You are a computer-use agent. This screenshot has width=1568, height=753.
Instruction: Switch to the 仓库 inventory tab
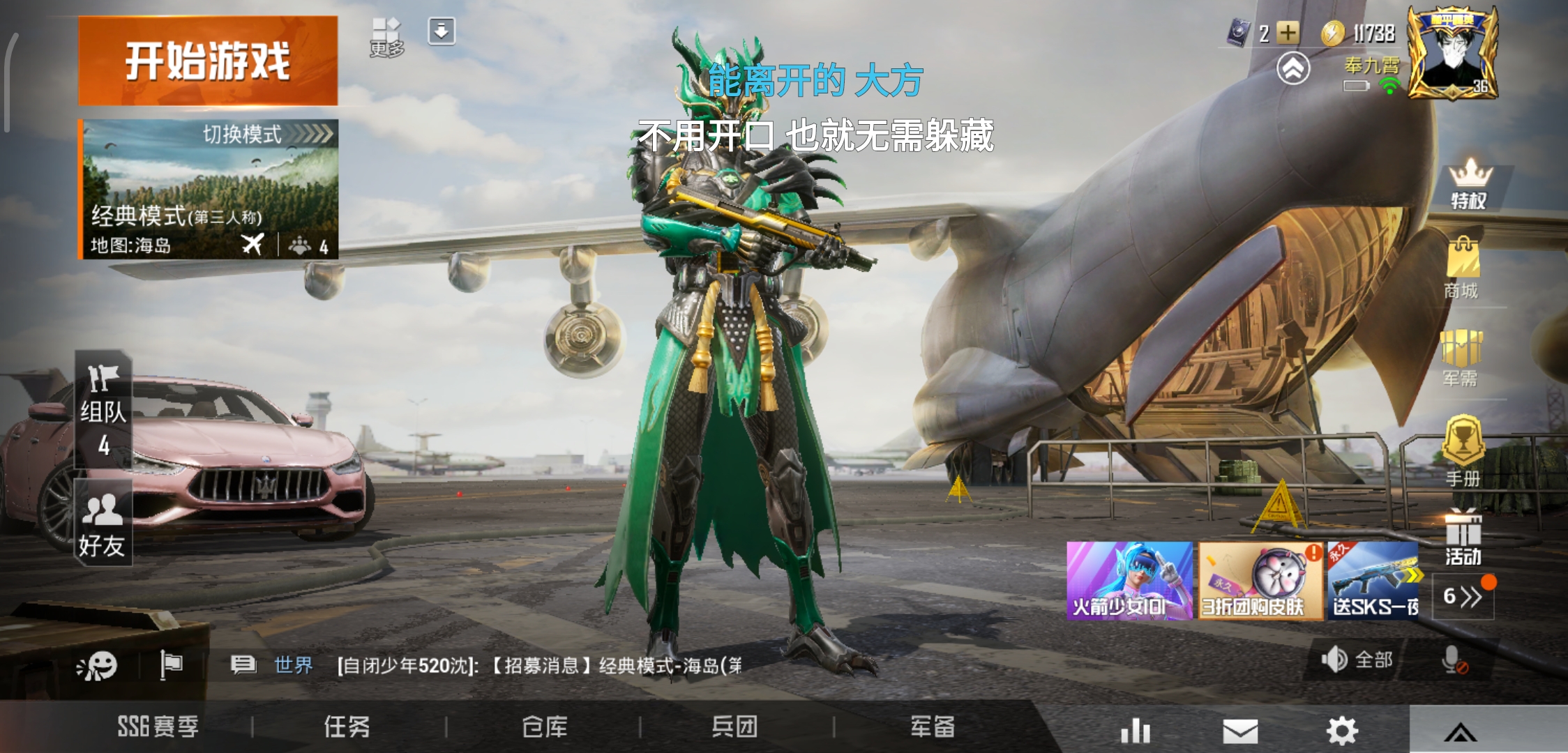[x=545, y=727]
